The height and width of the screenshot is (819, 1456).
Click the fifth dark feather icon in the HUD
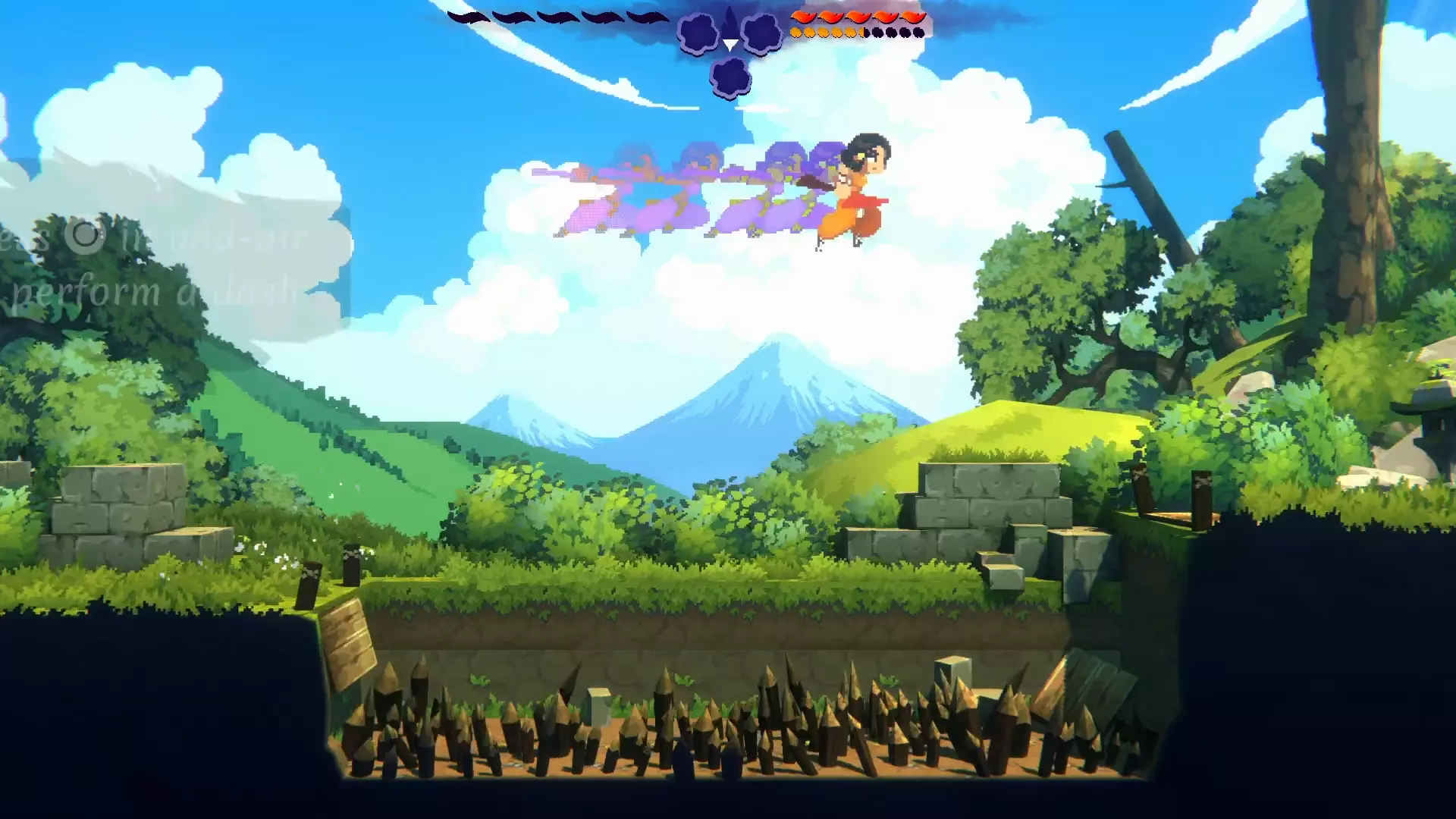pos(648,17)
